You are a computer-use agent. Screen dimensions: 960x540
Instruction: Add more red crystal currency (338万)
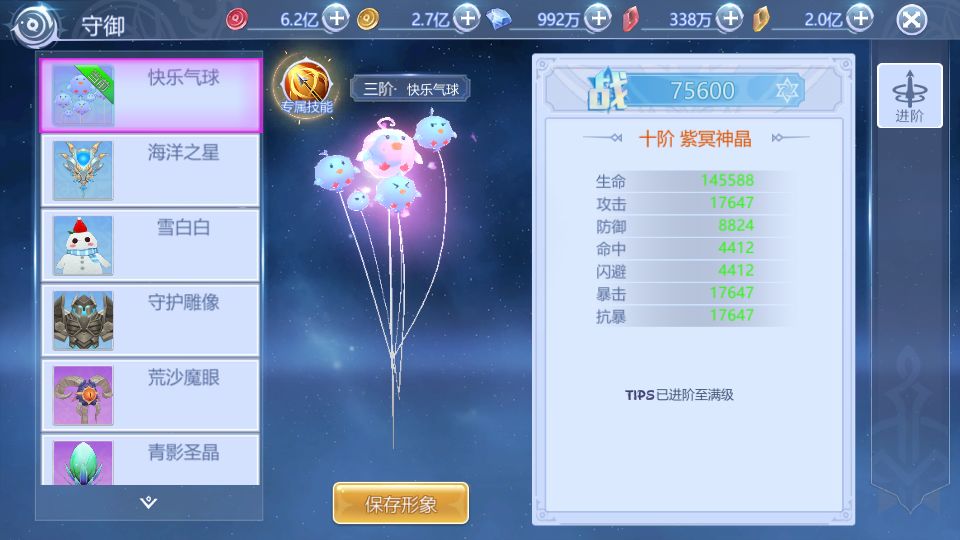tap(730, 18)
